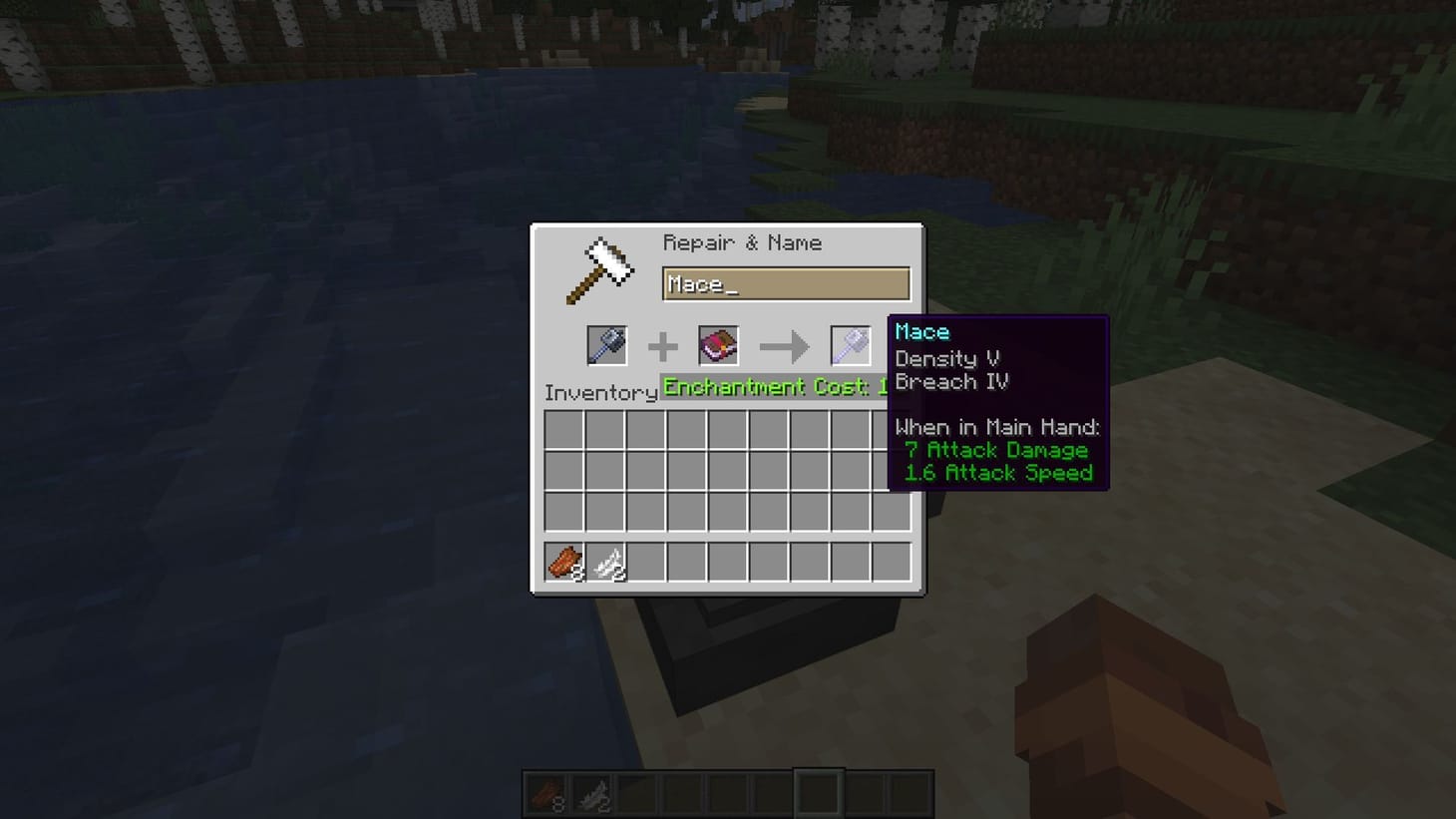Image resolution: width=1456 pixels, height=819 pixels.
Task: Click the enchanted book in the middle slot
Action: pyautogui.click(x=717, y=345)
